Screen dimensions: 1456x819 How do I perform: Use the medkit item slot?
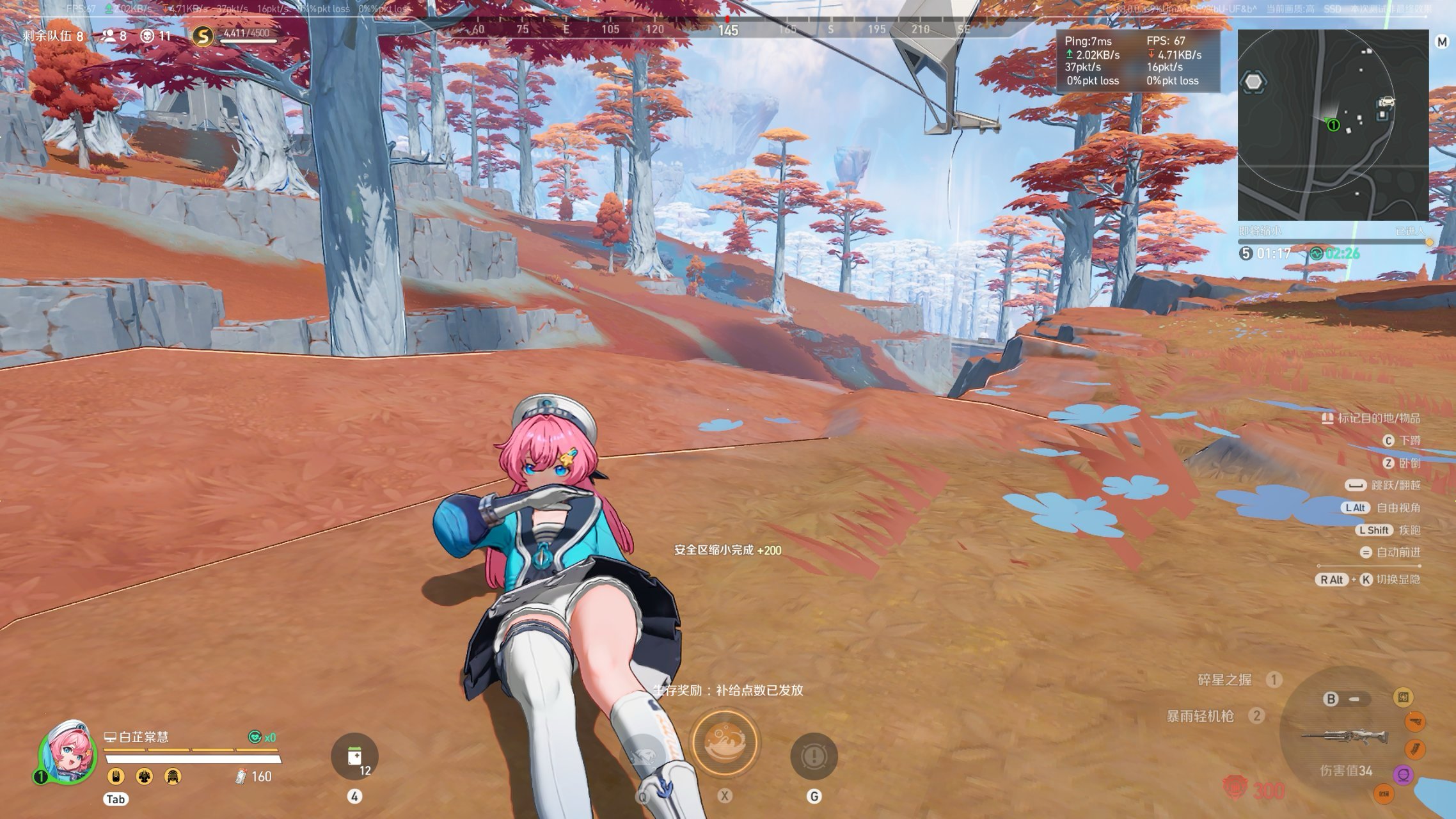tap(355, 756)
